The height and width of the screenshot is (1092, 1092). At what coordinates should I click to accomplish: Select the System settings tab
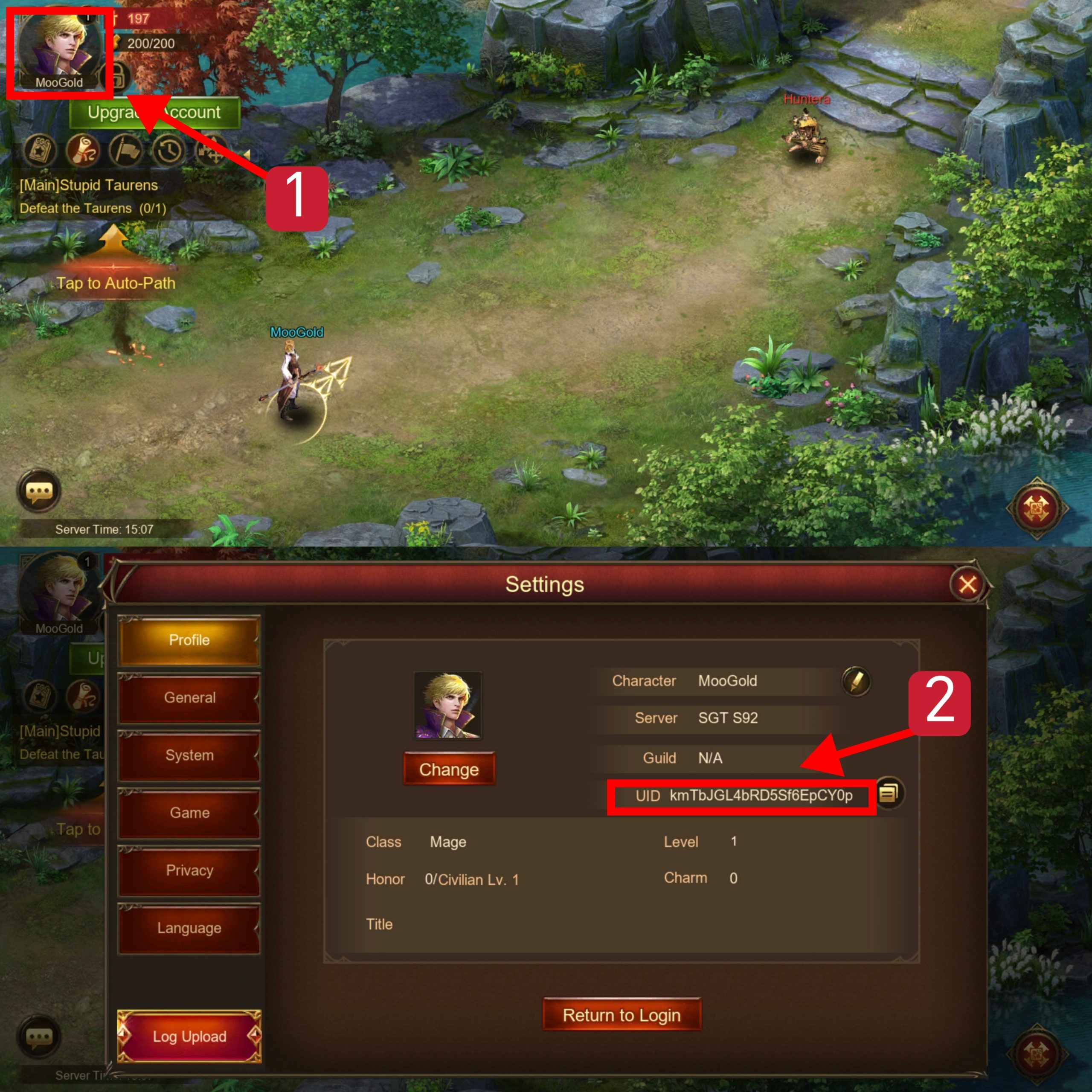(189, 755)
